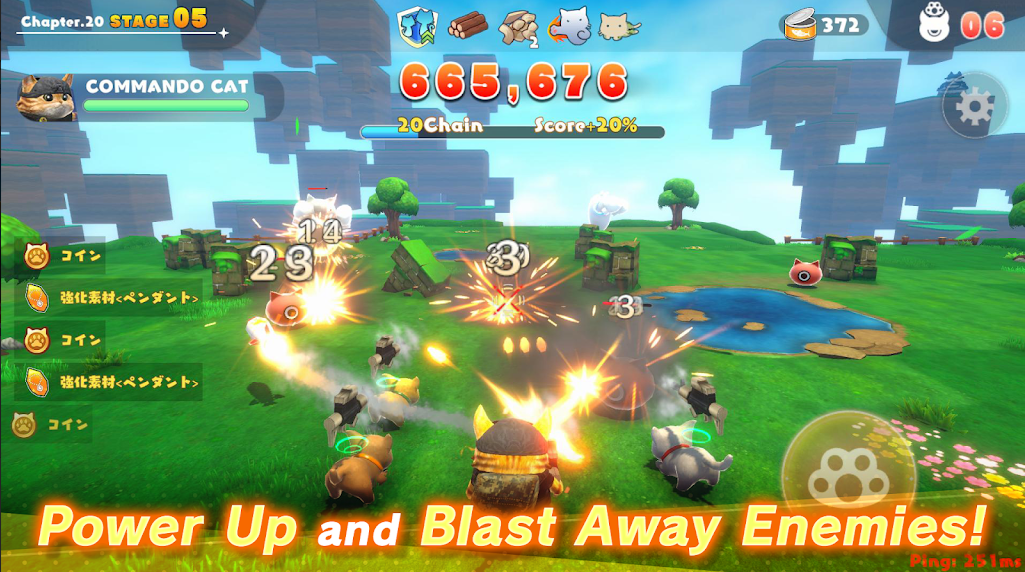Screen dimensions: 1025x572
Task: Select the wood logs material icon
Action: (467, 24)
